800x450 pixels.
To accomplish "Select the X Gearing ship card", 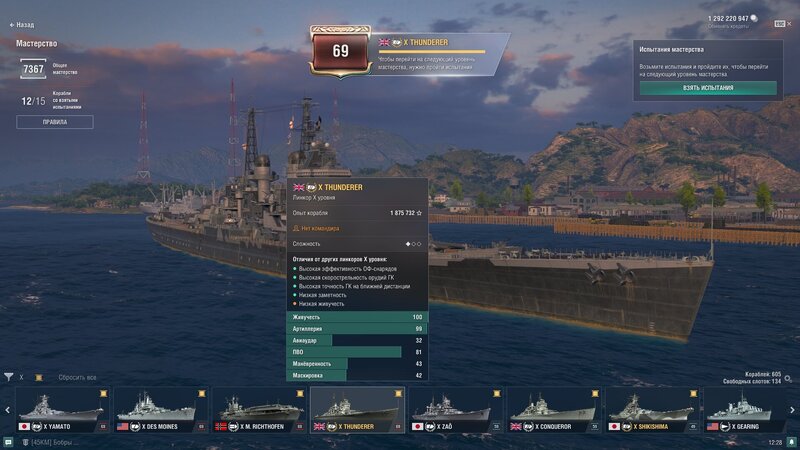I will 750,410.
